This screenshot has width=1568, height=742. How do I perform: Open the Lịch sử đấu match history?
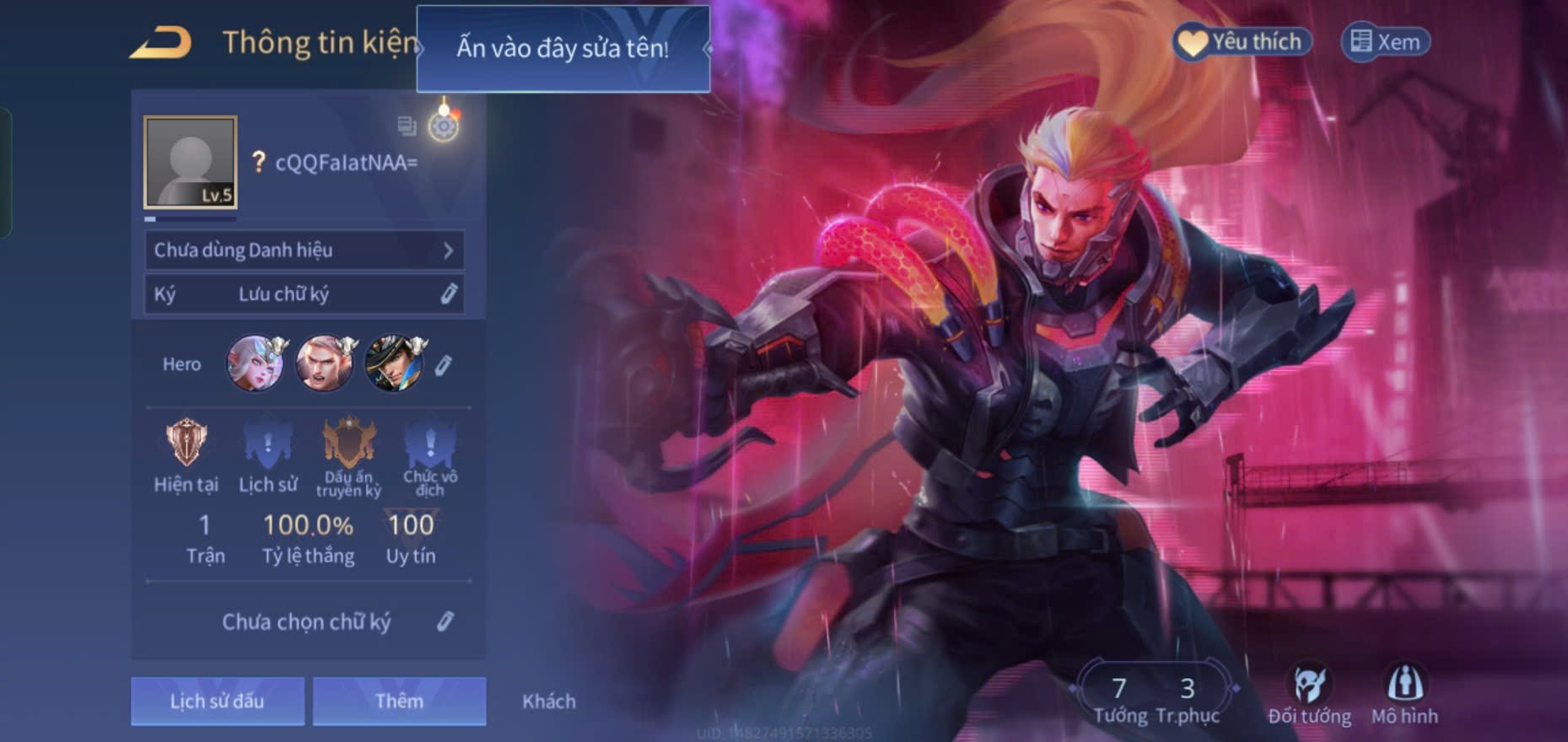pos(218,701)
